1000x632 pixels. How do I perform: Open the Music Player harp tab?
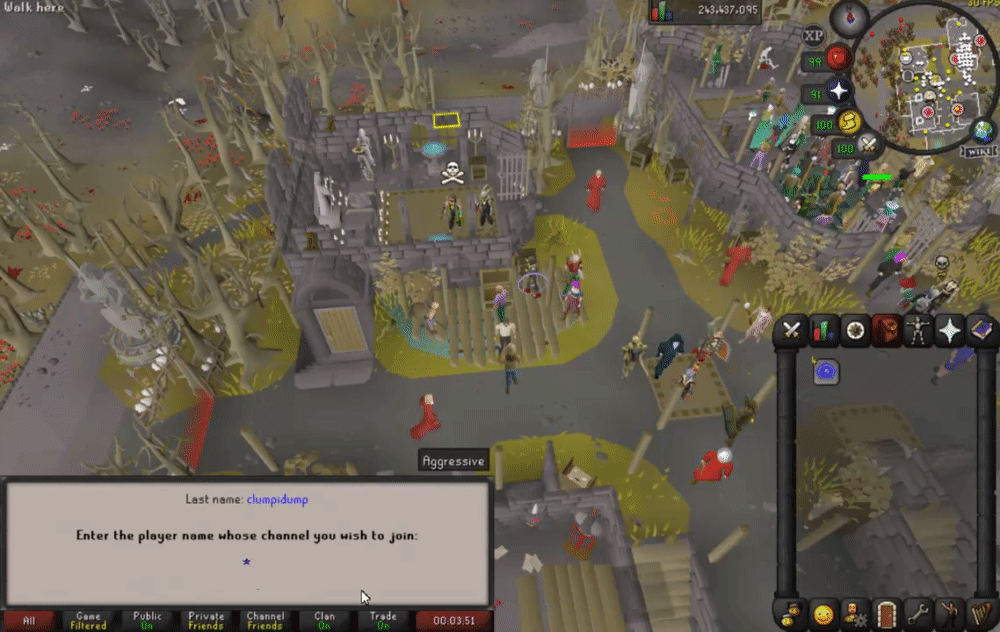click(980, 612)
